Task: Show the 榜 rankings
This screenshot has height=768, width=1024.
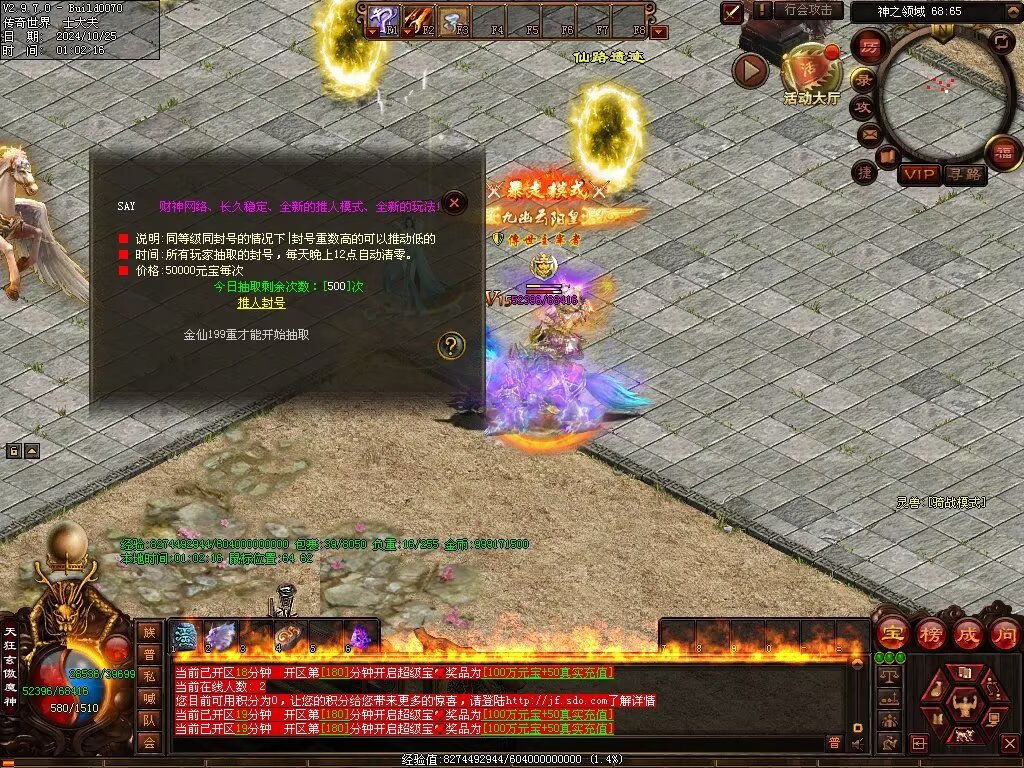Action: point(930,634)
